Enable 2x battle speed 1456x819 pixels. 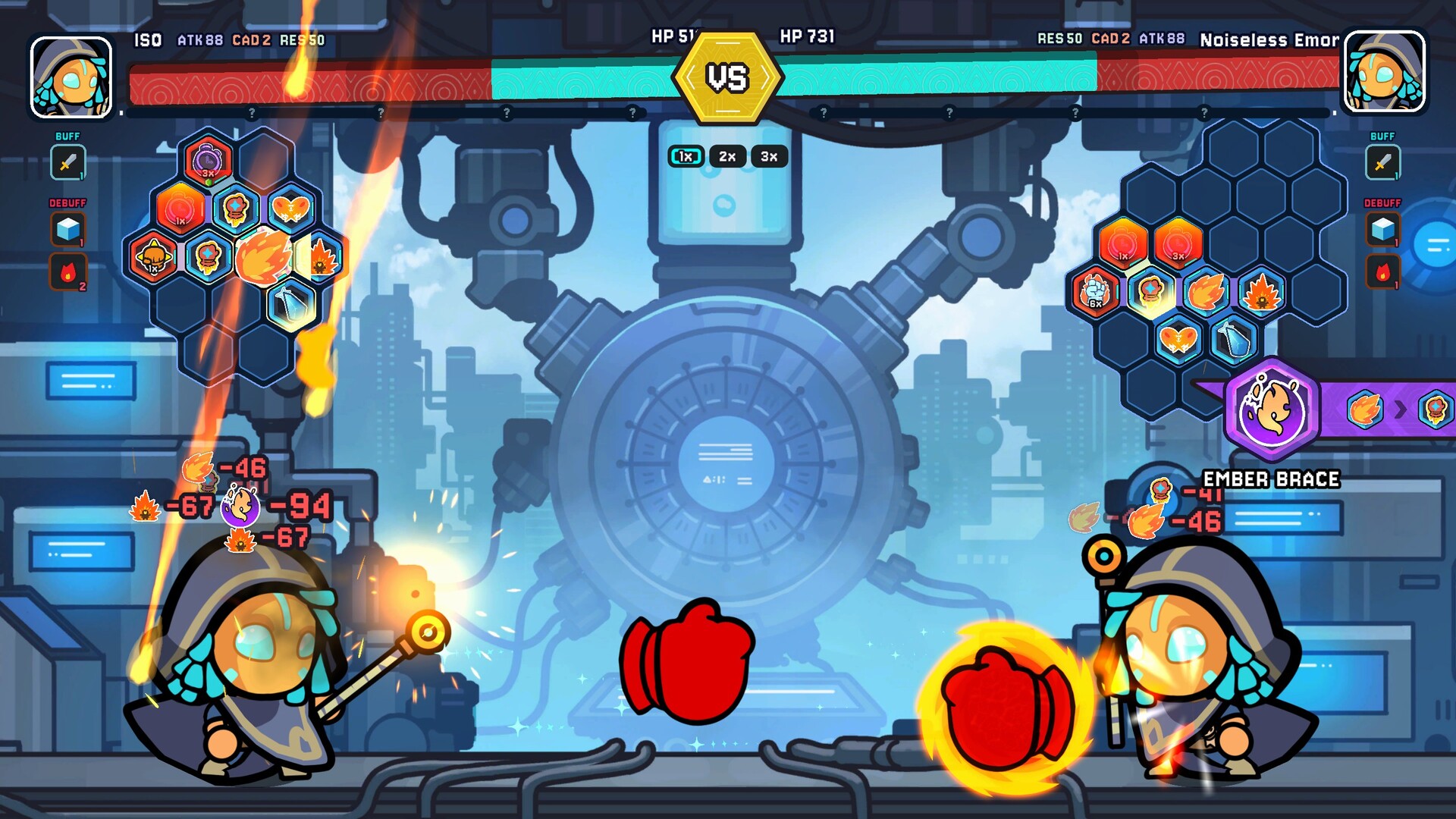[x=726, y=156]
